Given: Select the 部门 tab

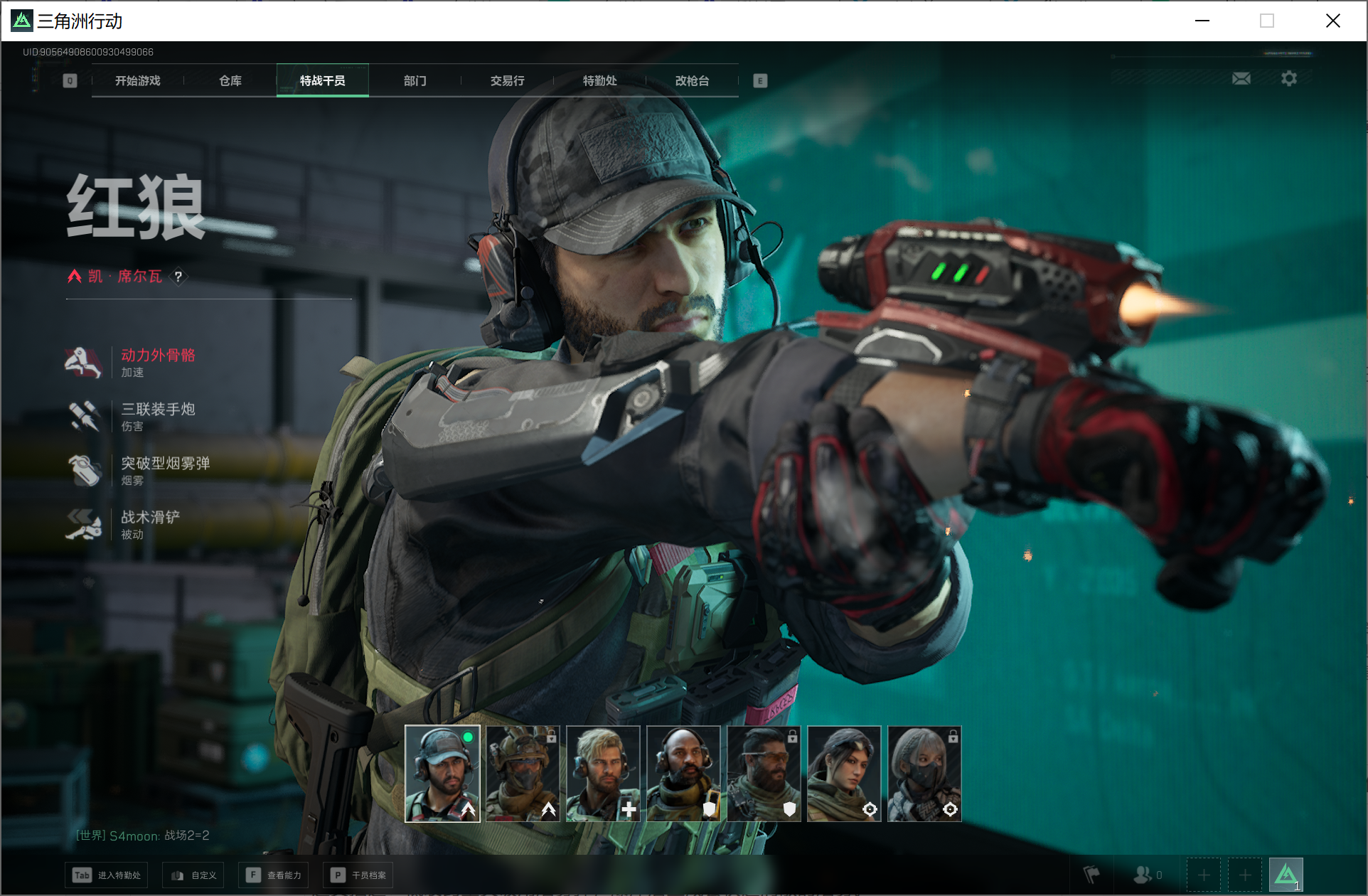Looking at the screenshot, I should point(415,81).
